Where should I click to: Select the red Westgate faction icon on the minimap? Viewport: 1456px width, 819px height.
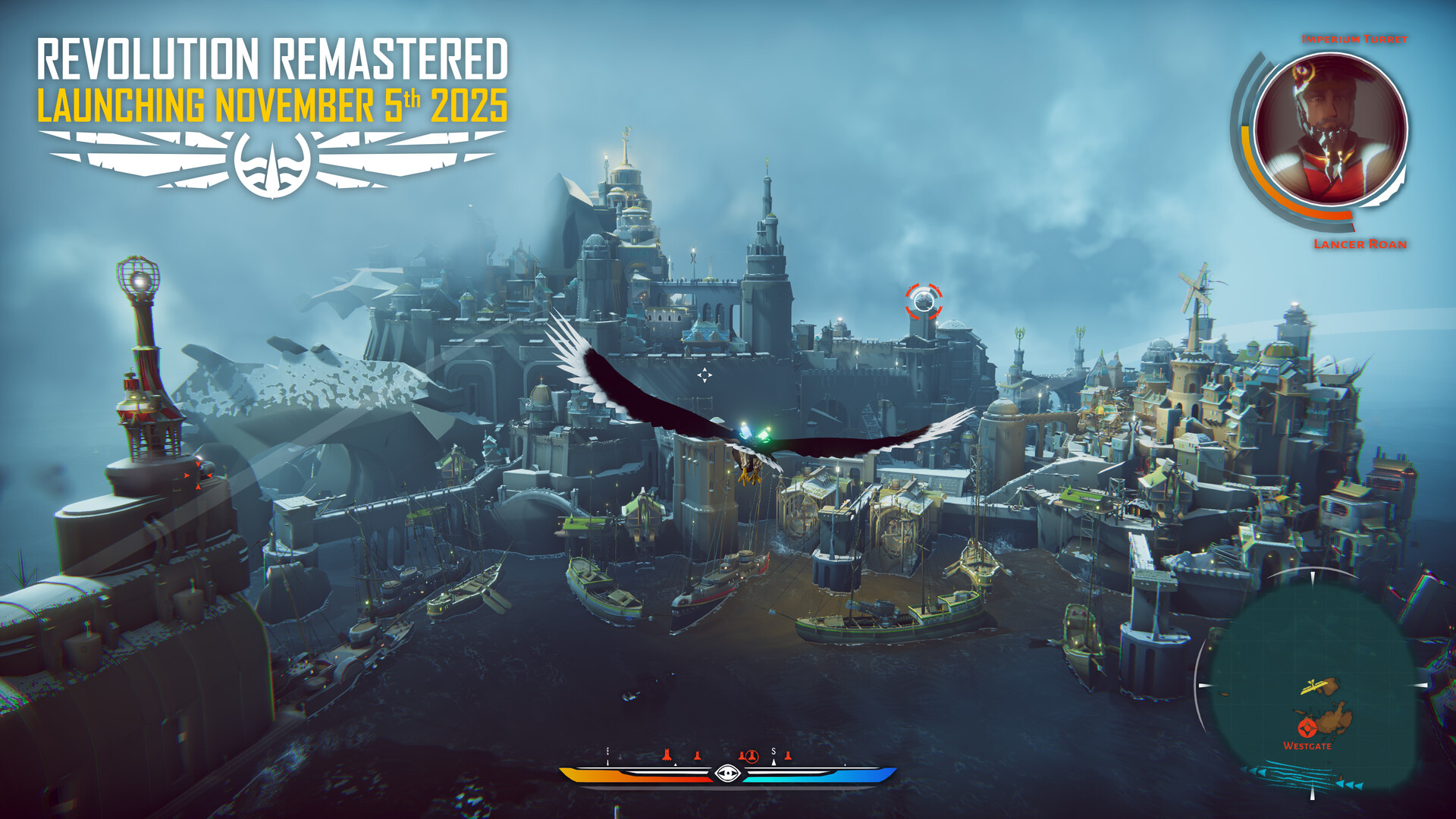[x=1307, y=729]
